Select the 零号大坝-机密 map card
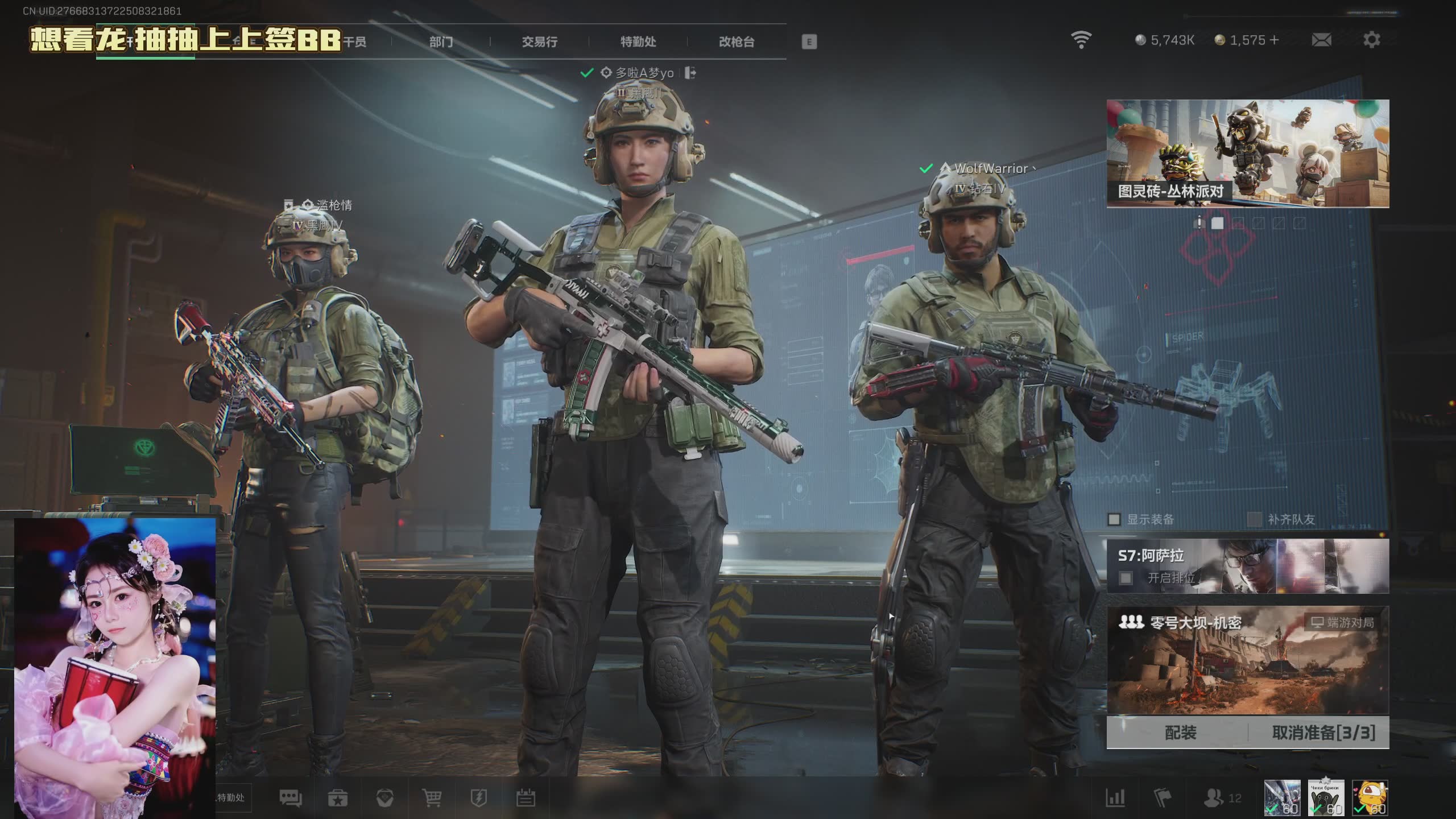 [1247, 660]
